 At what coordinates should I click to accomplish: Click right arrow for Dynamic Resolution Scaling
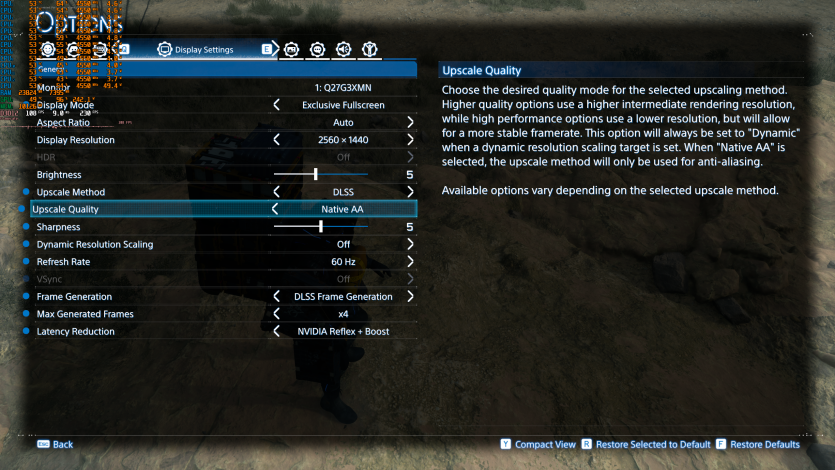[410, 244]
